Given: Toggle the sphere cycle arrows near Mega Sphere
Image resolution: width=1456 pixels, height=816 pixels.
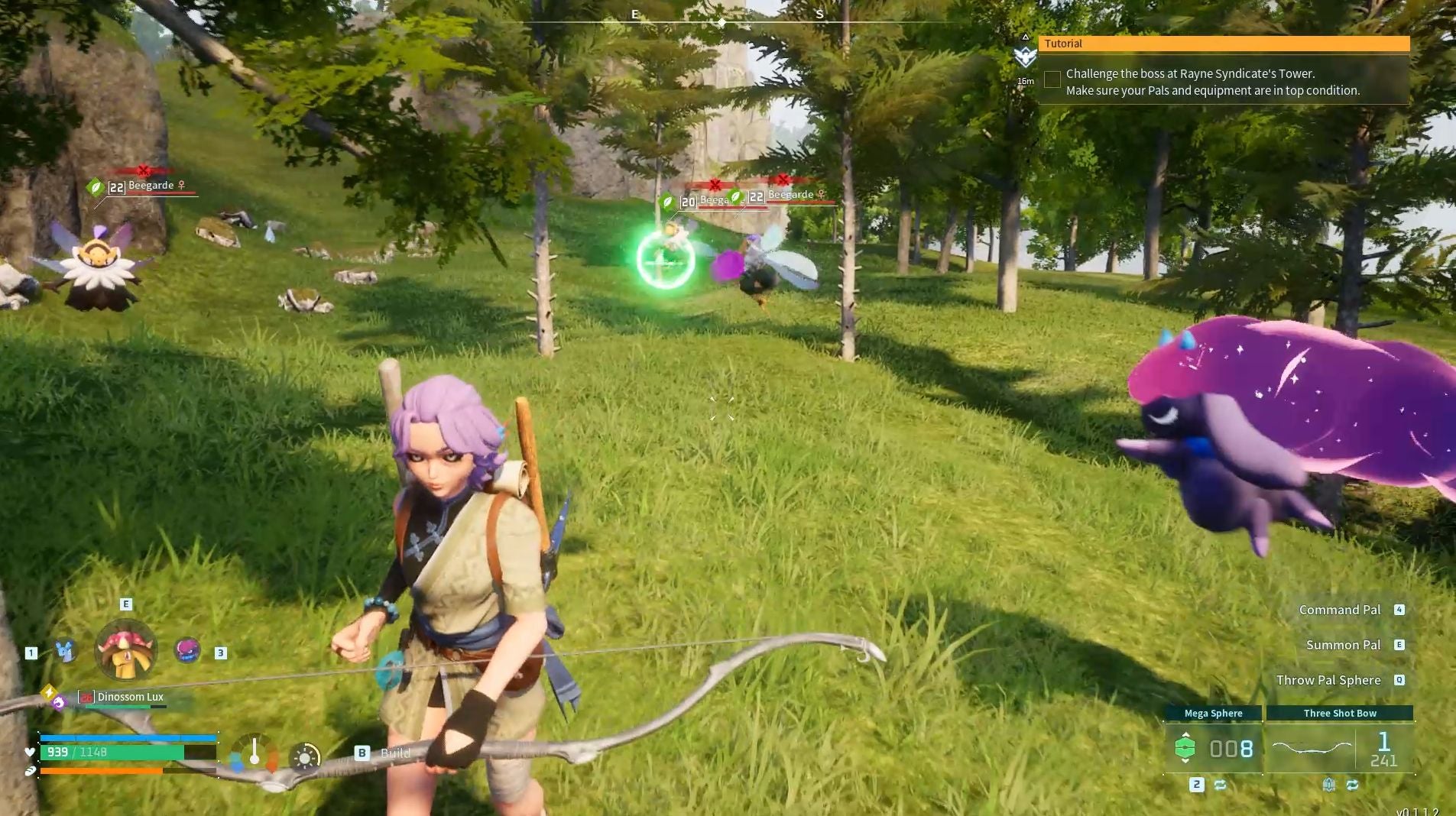Looking at the screenshot, I should [1220, 784].
